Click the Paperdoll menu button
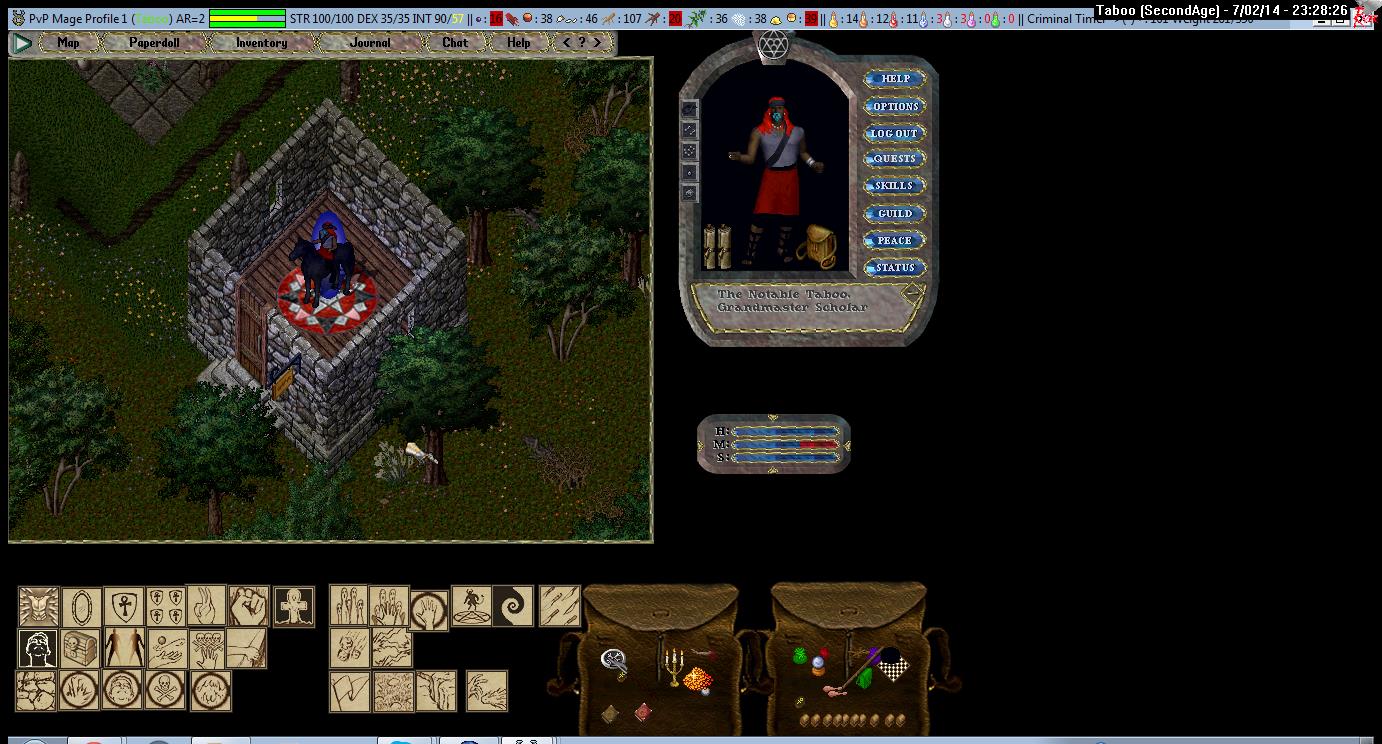Screen dimensions: 1382x744 coord(154,43)
